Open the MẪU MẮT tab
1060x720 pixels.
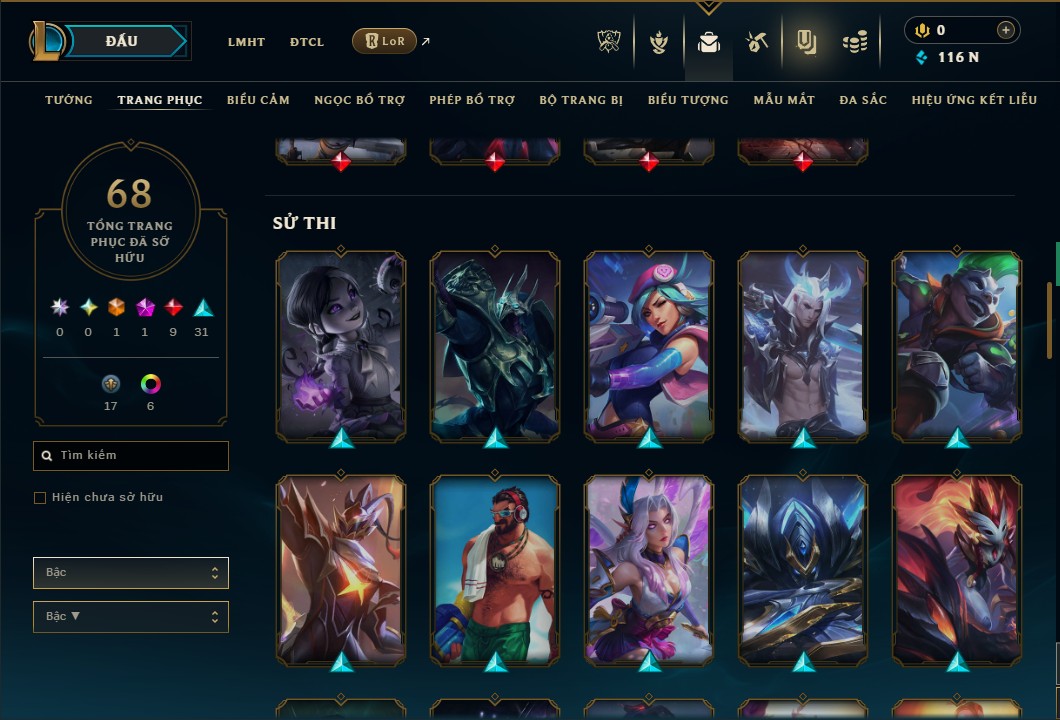pyautogui.click(x=784, y=100)
